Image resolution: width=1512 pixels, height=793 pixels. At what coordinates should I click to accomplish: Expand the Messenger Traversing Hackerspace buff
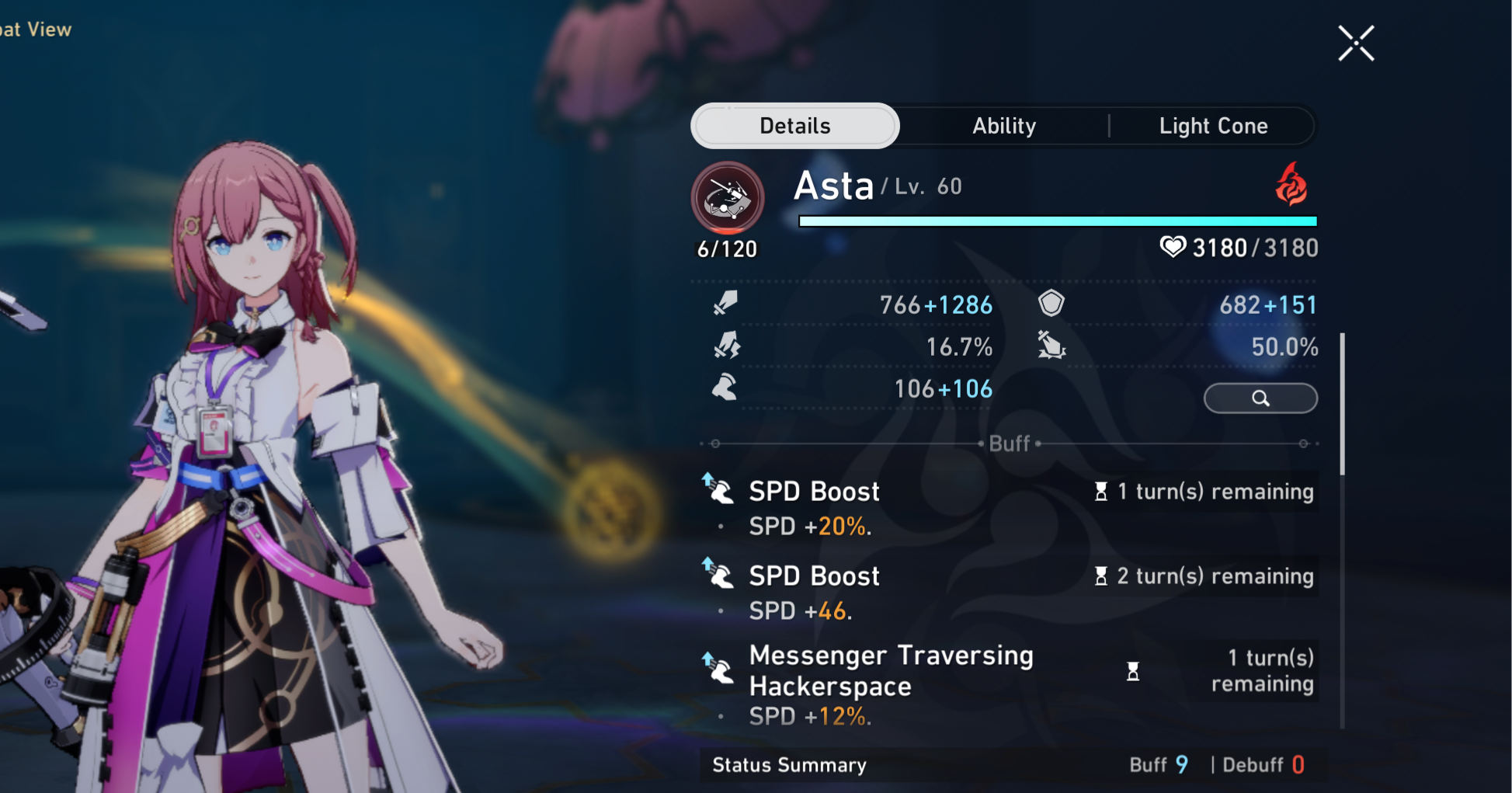tap(891, 670)
